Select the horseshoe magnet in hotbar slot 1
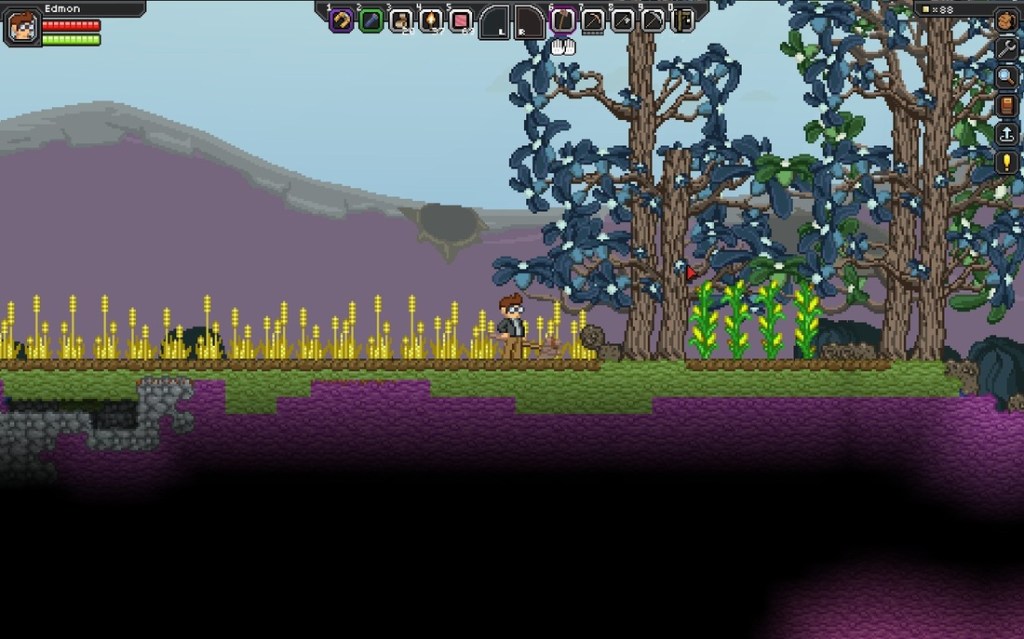The width and height of the screenshot is (1024, 639). pyautogui.click(x=341, y=20)
